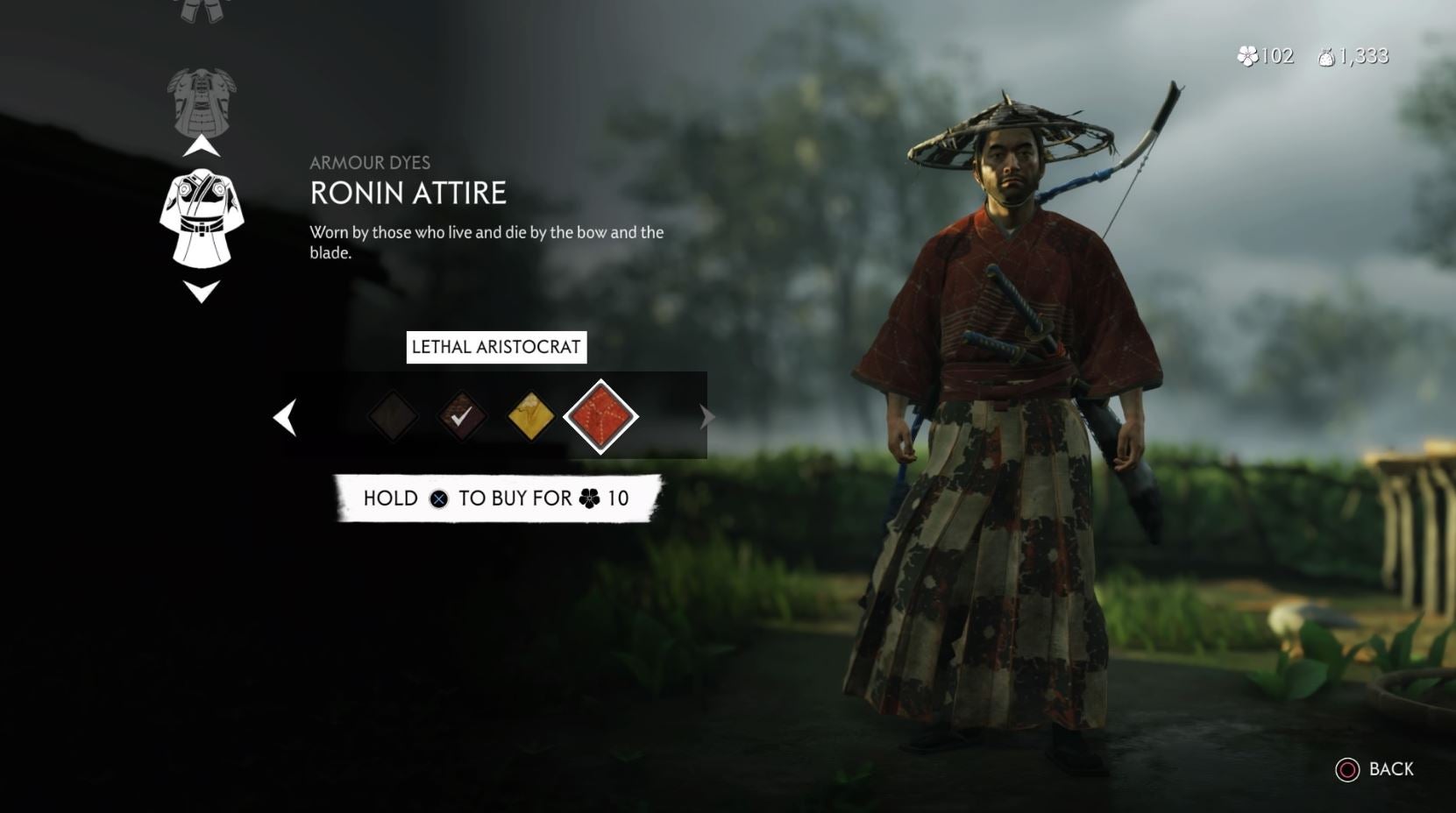Select the yellow dye swatch
This screenshot has width=1456, height=813.
pyautogui.click(x=531, y=416)
